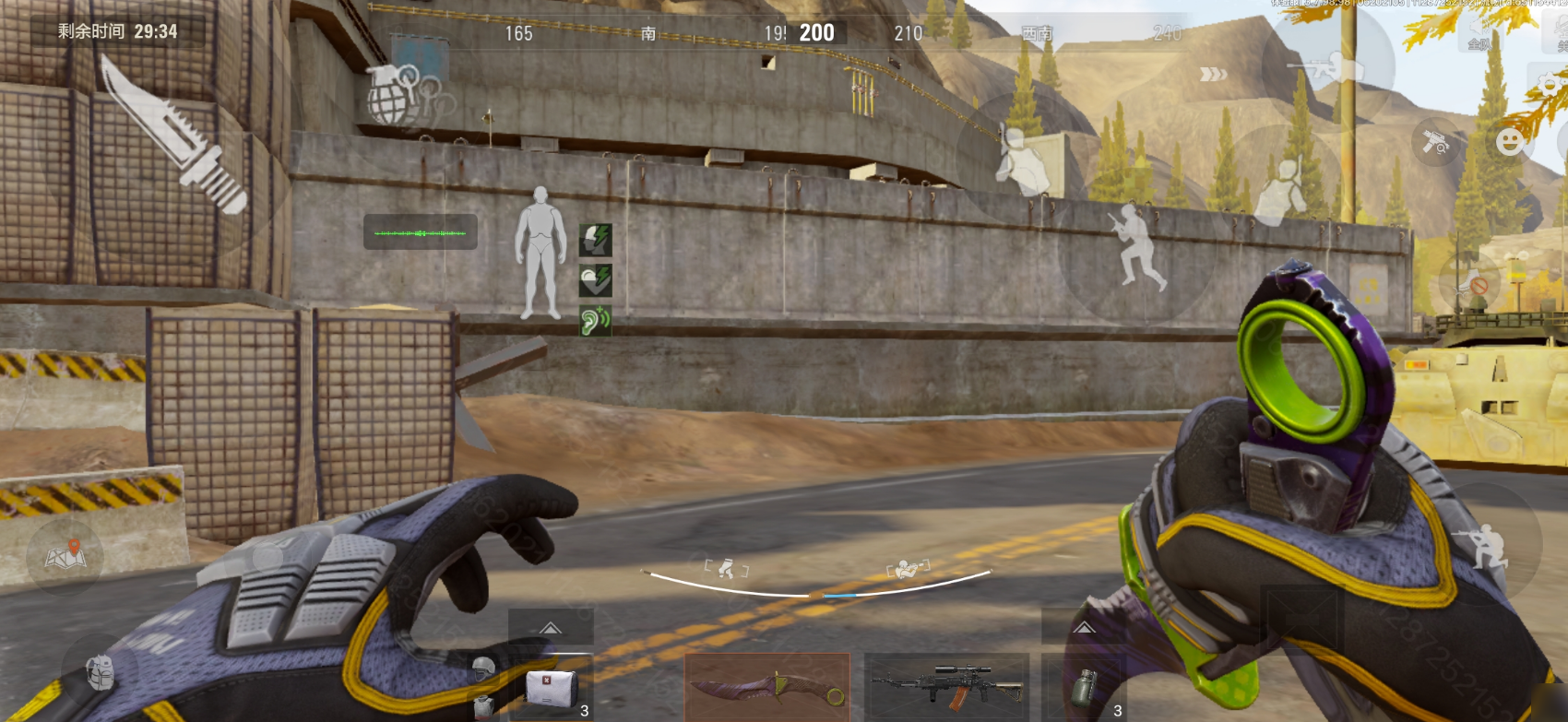1568x722 pixels.
Task: Expand the medical items list arrow
Action: pyautogui.click(x=551, y=628)
